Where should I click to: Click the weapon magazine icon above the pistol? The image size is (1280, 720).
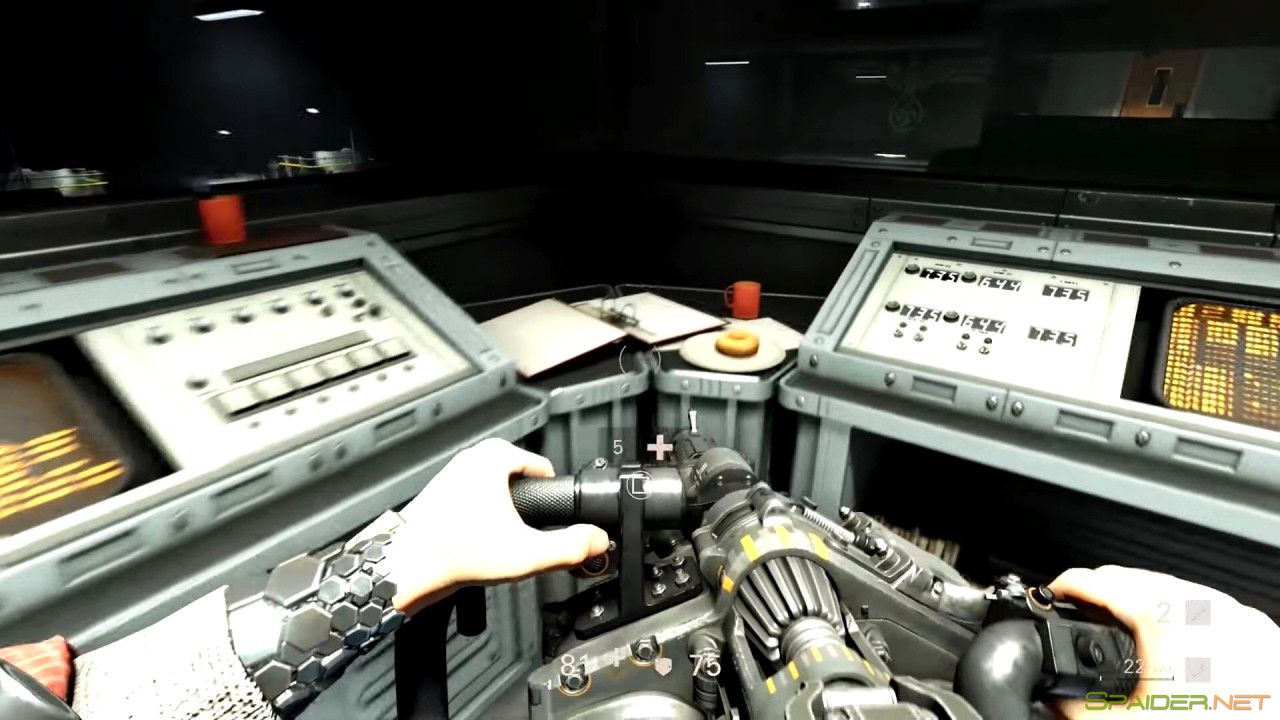coord(637,484)
